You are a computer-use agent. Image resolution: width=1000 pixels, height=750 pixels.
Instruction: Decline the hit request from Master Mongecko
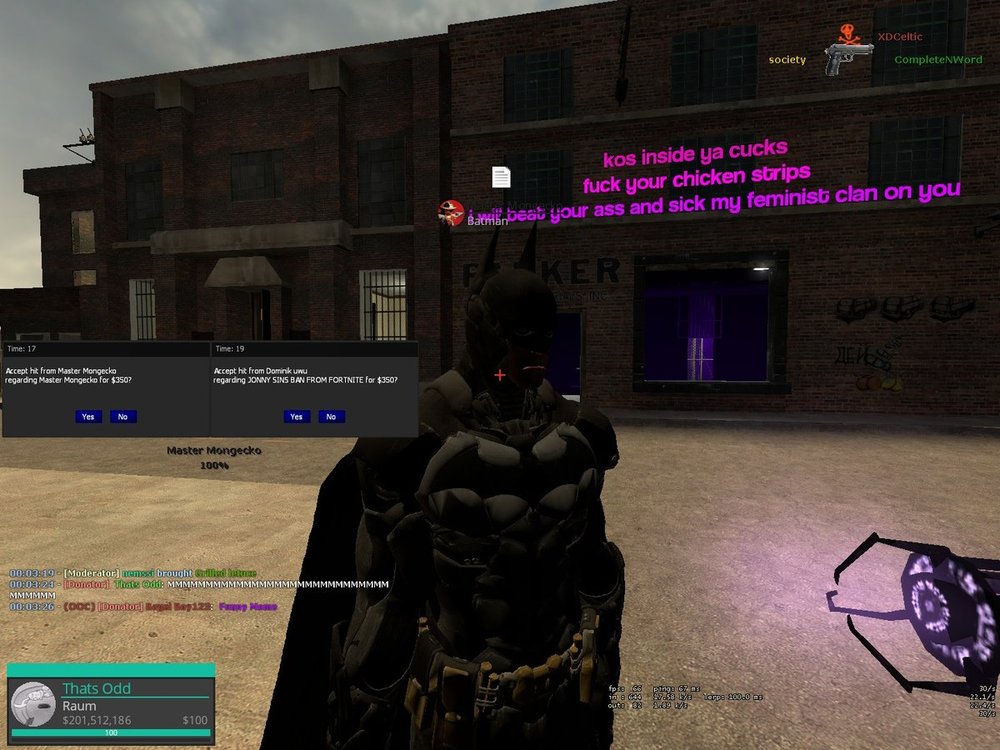(x=123, y=416)
